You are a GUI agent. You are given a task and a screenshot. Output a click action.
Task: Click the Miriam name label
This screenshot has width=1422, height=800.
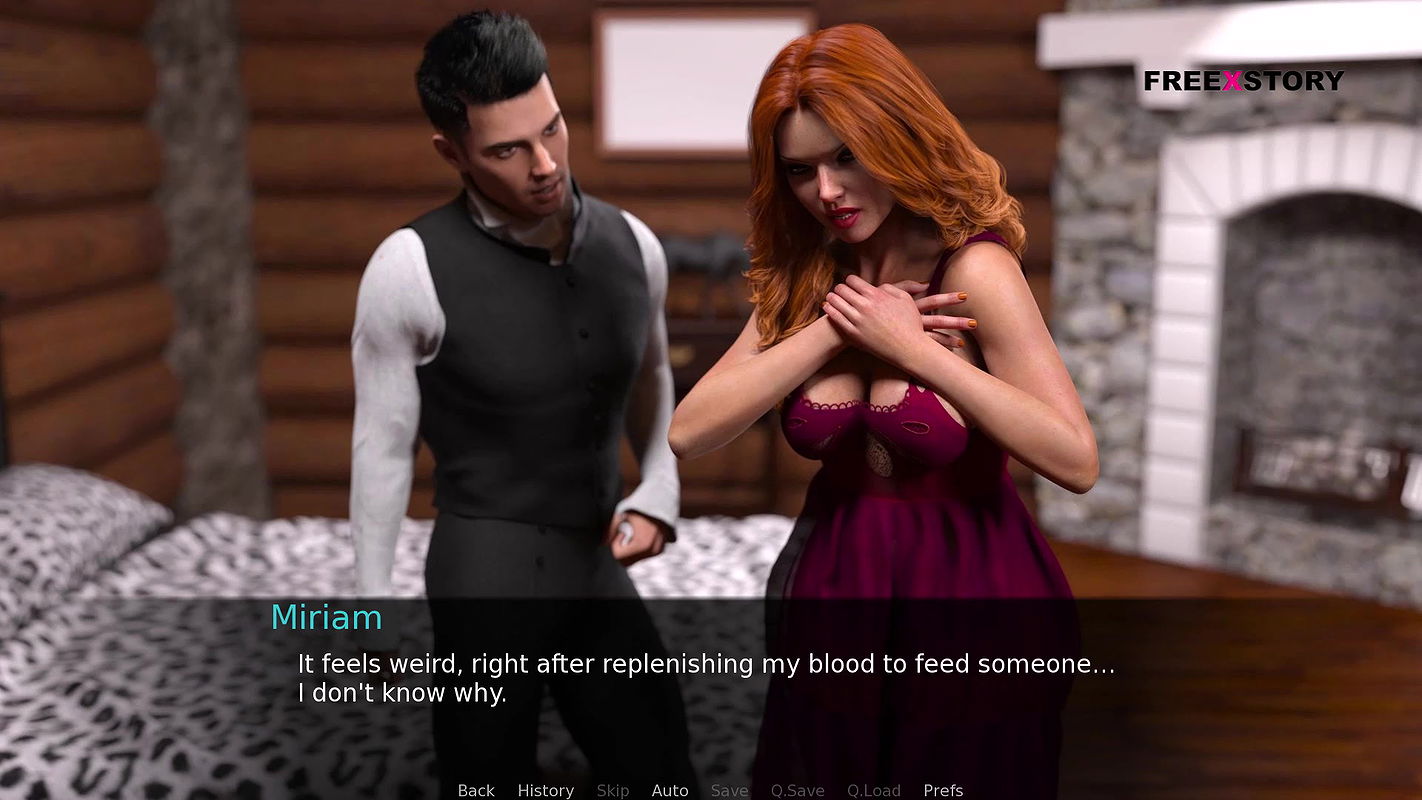pos(327,618)
